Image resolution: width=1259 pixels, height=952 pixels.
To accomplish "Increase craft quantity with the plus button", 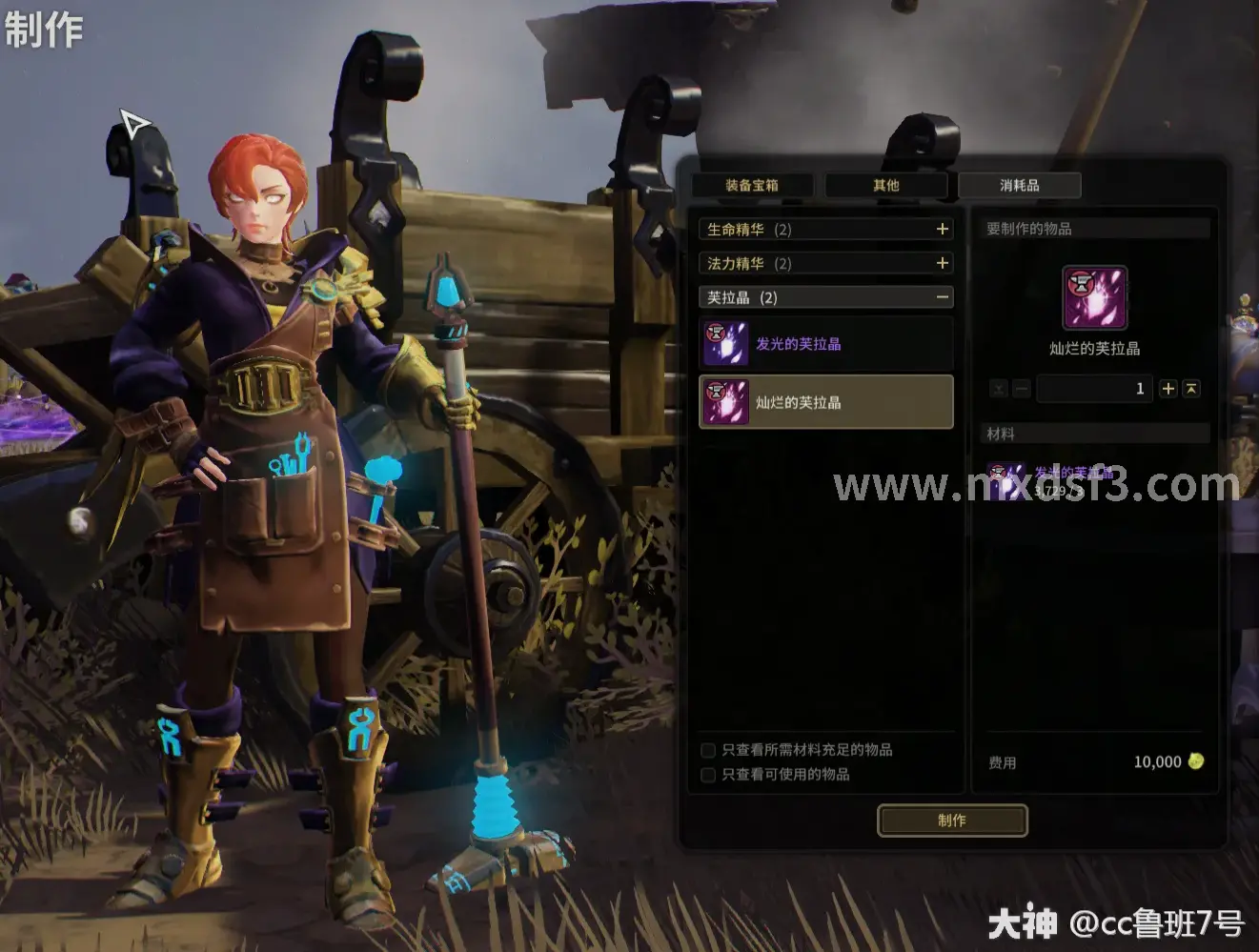I will [x=1168, y=388].
